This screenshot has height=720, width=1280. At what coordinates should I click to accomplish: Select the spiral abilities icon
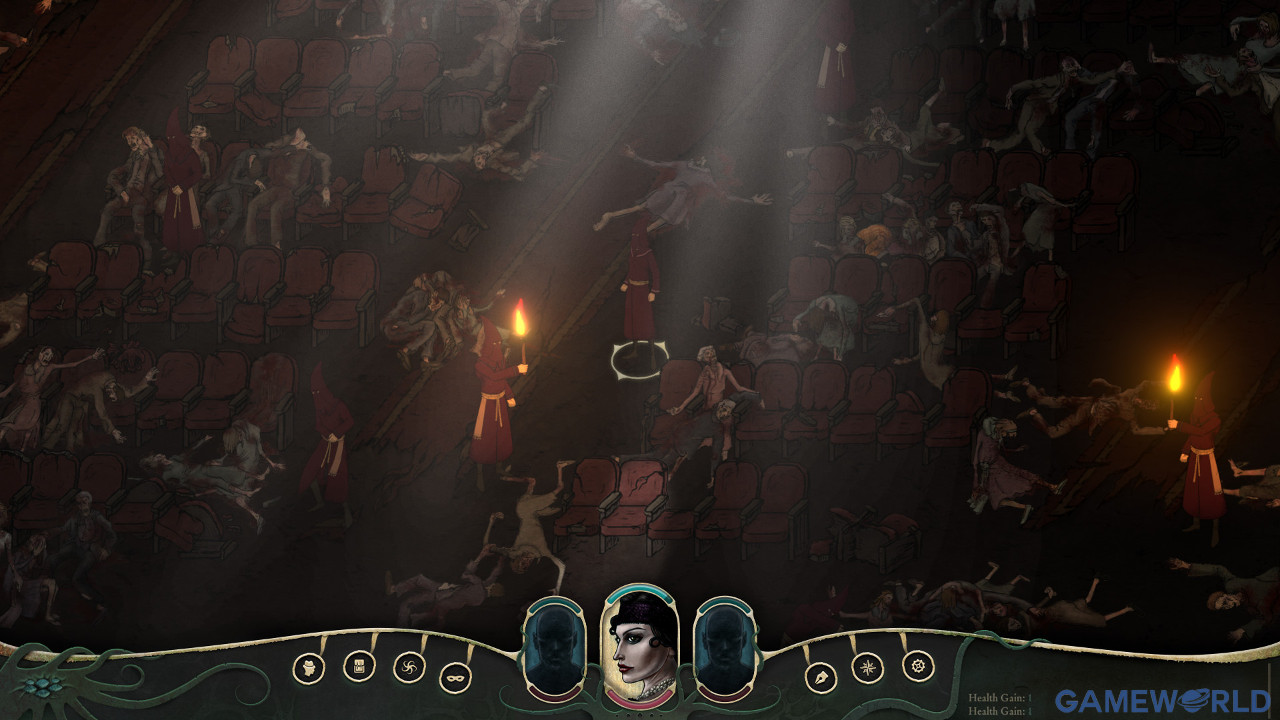[410, 665]
